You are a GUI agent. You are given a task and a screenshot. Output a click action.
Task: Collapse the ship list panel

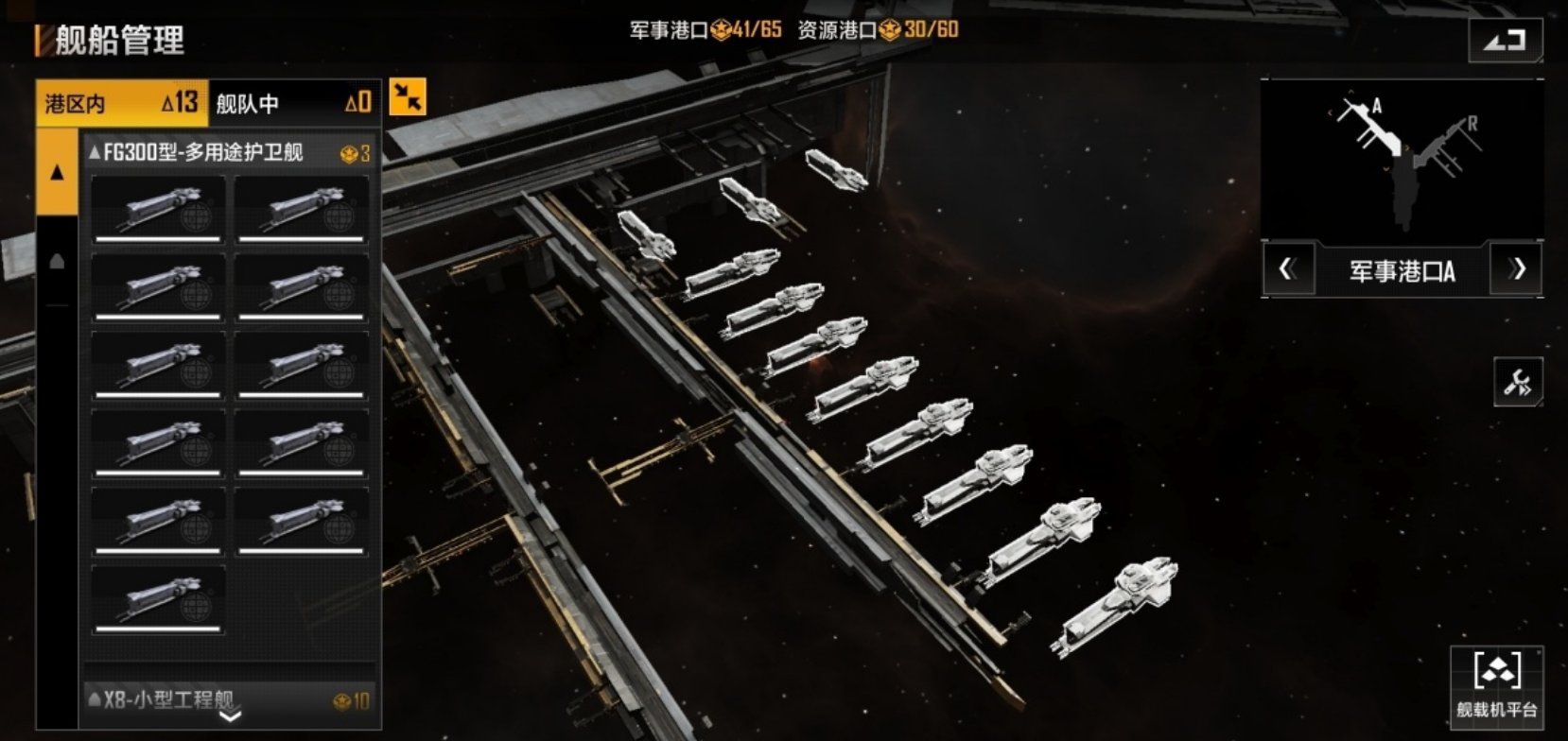(408, 97)
